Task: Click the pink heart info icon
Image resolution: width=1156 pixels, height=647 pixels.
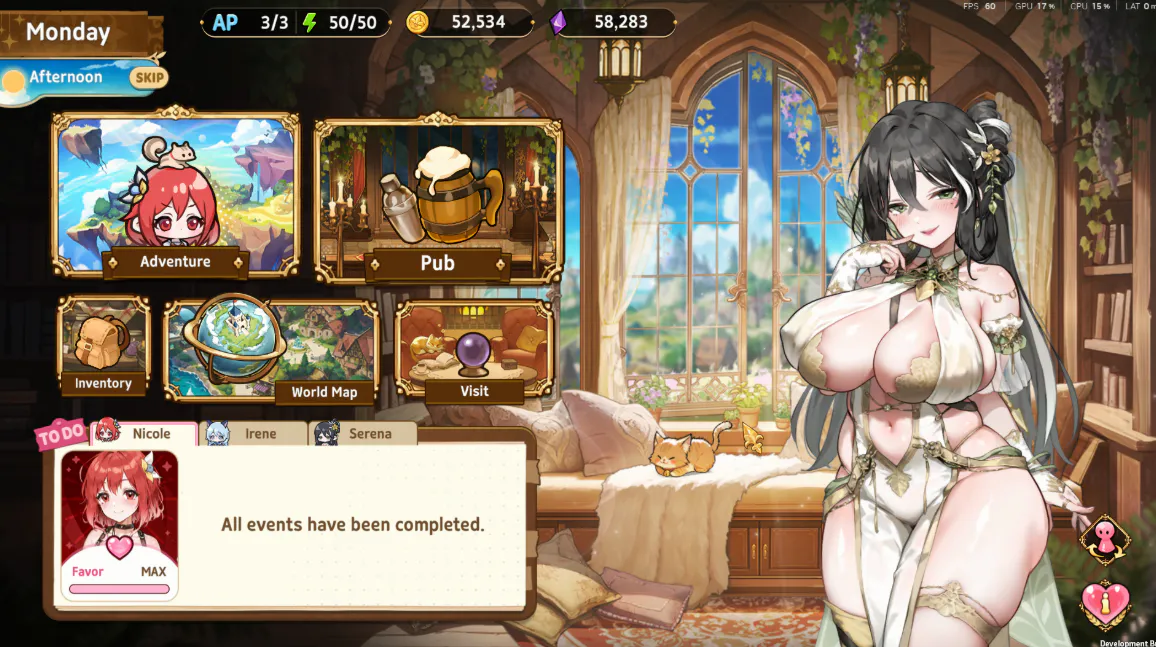Action: [x=1105, y=605]
